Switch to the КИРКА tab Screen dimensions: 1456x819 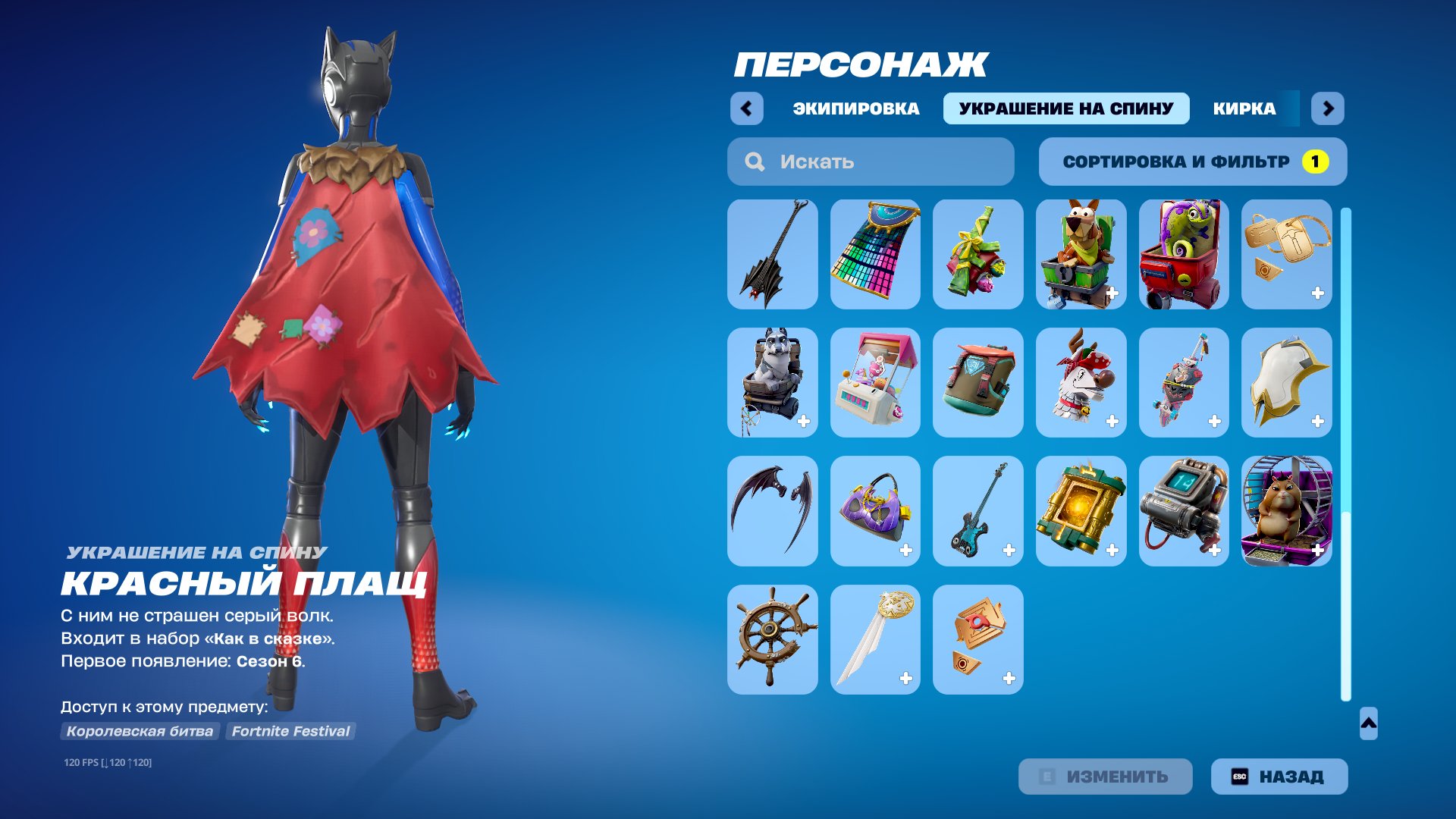click(1244, 108)
